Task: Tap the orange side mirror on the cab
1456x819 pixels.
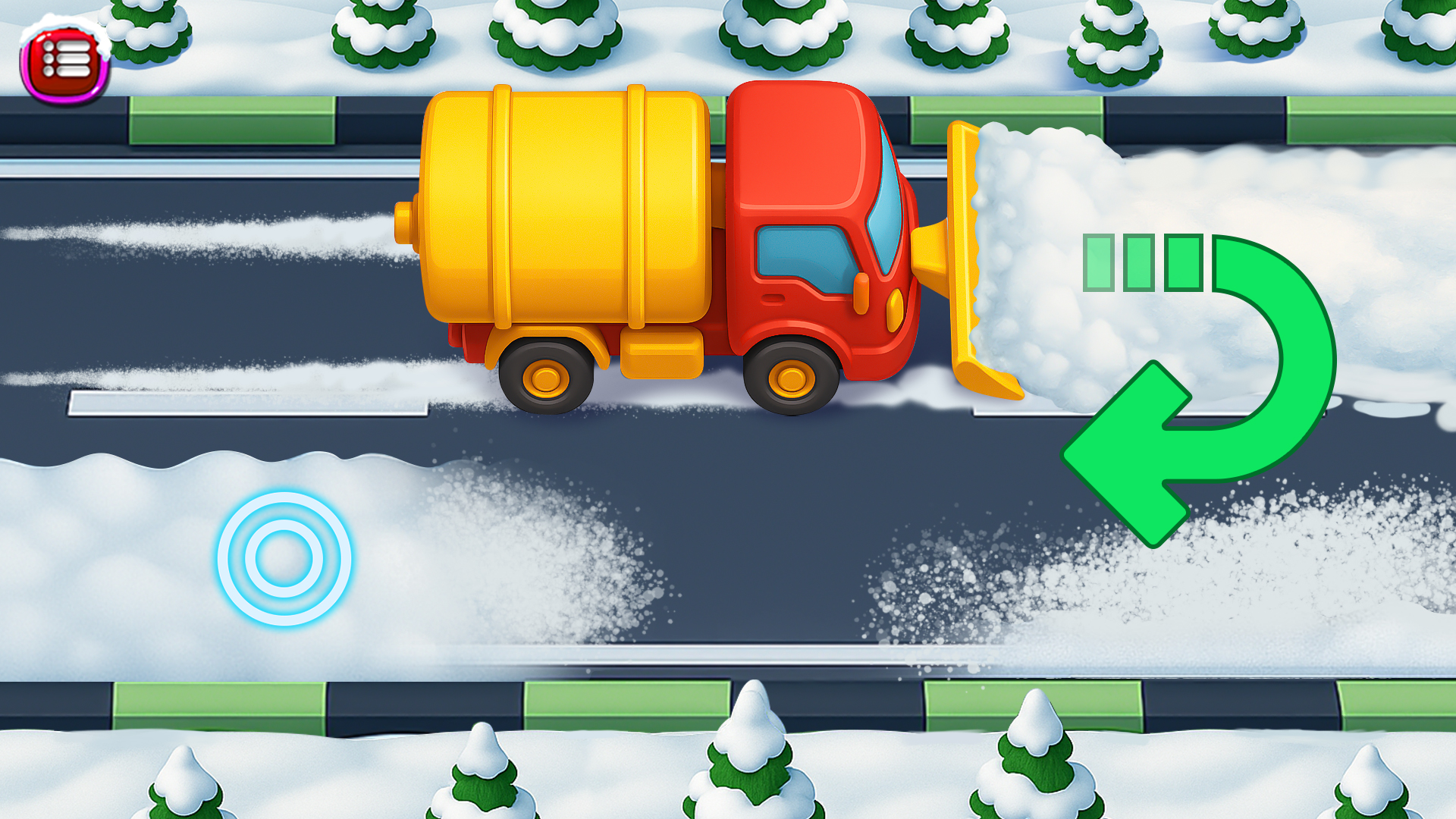Action: [861, 293]
